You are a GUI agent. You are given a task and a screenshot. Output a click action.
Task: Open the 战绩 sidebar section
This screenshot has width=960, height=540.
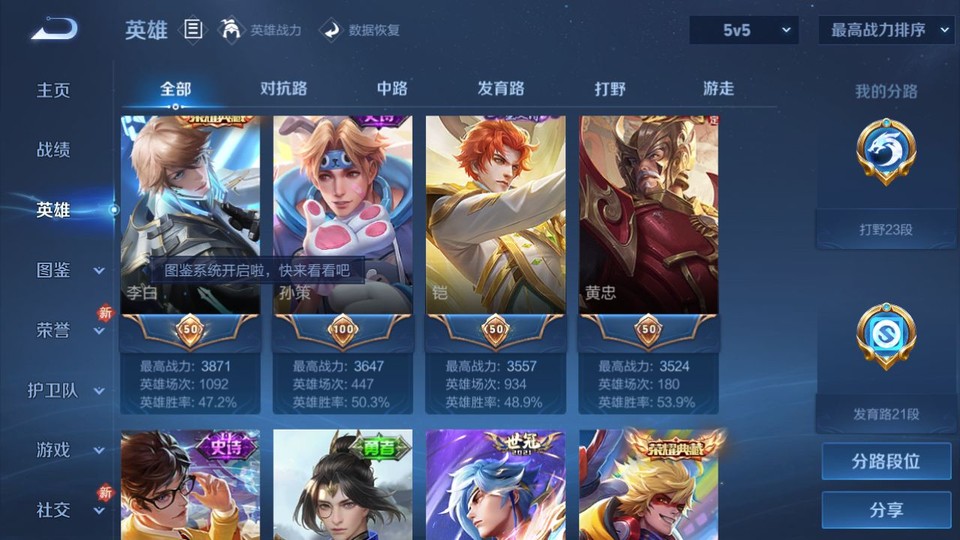(54, 150)
